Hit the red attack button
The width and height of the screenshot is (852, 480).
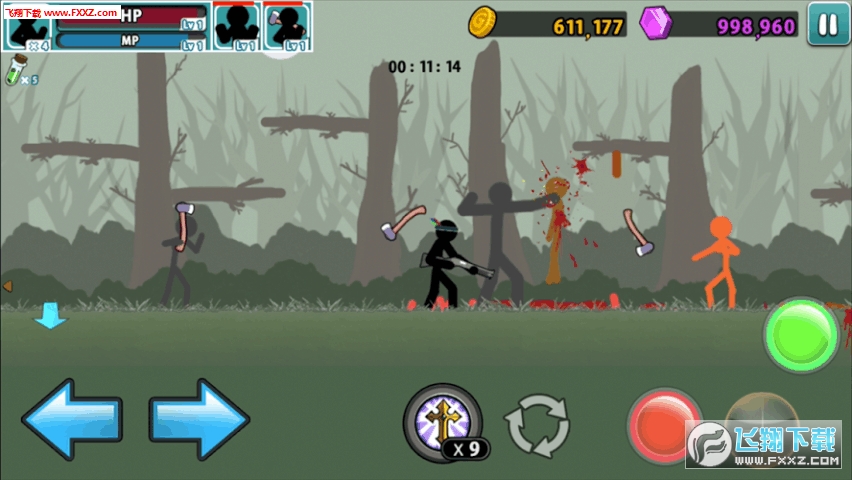662,423
